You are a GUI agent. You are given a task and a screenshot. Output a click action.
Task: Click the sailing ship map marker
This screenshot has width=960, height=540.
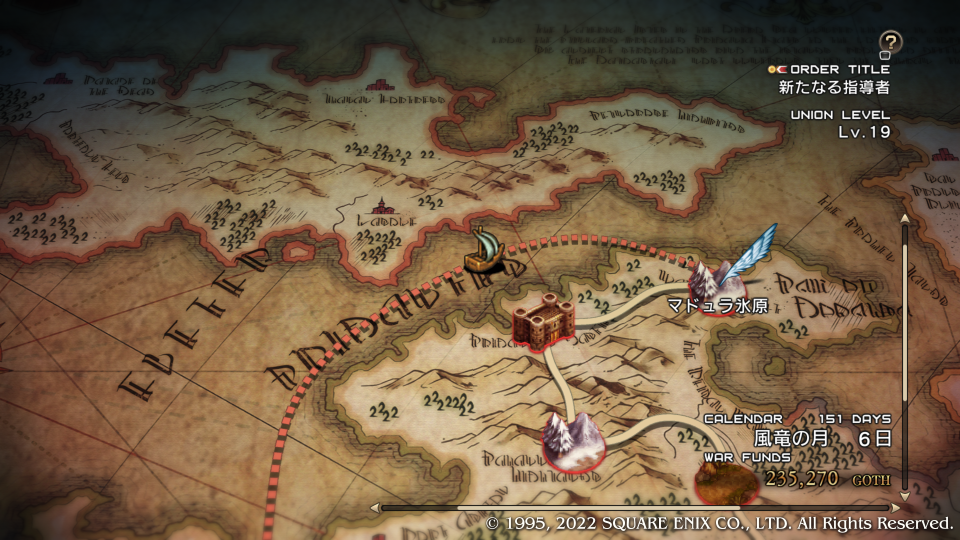(x=486, y=252)
